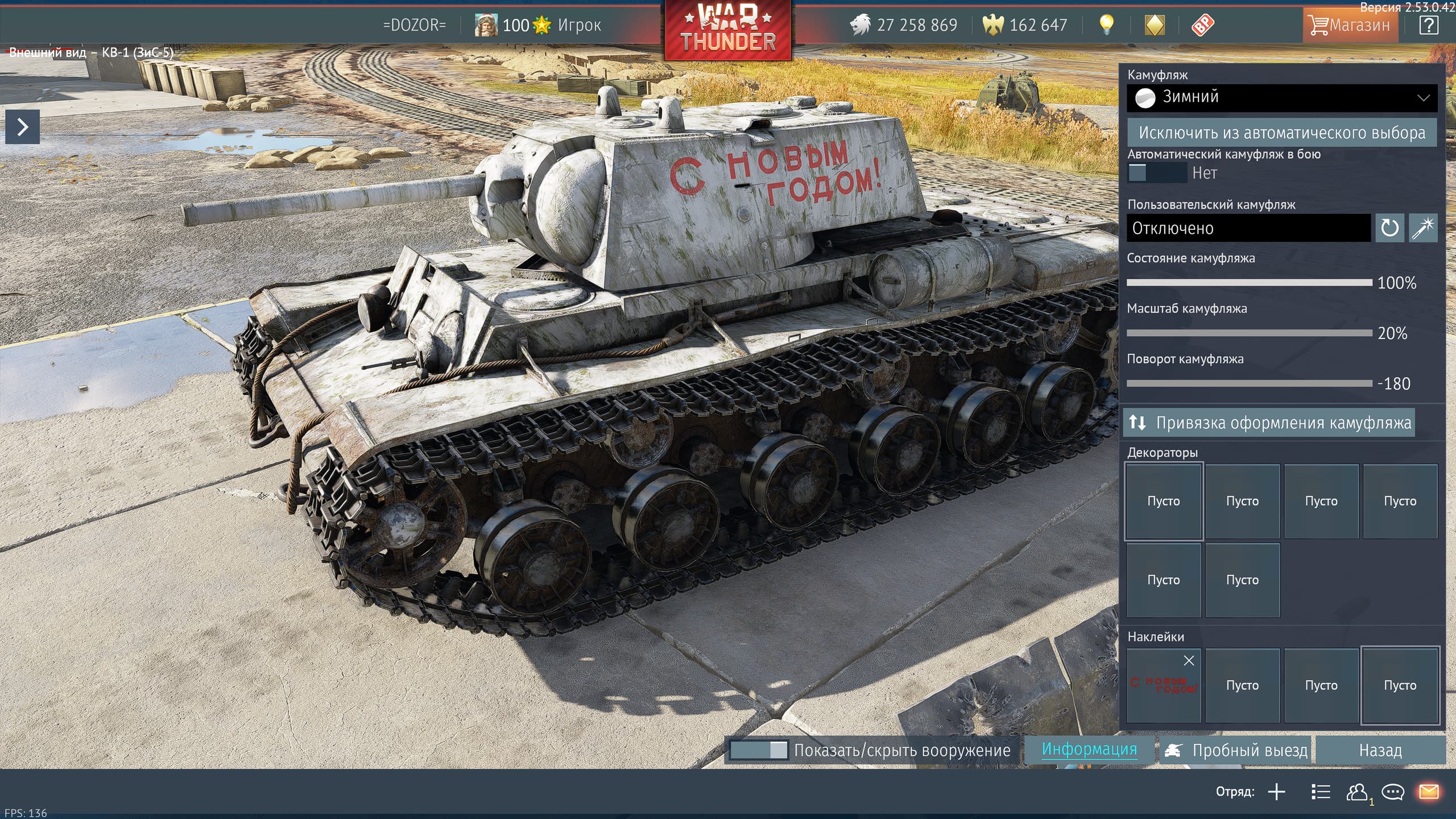Toggle Автоматический камуфляж в бою switch

tap(1157, 173)
